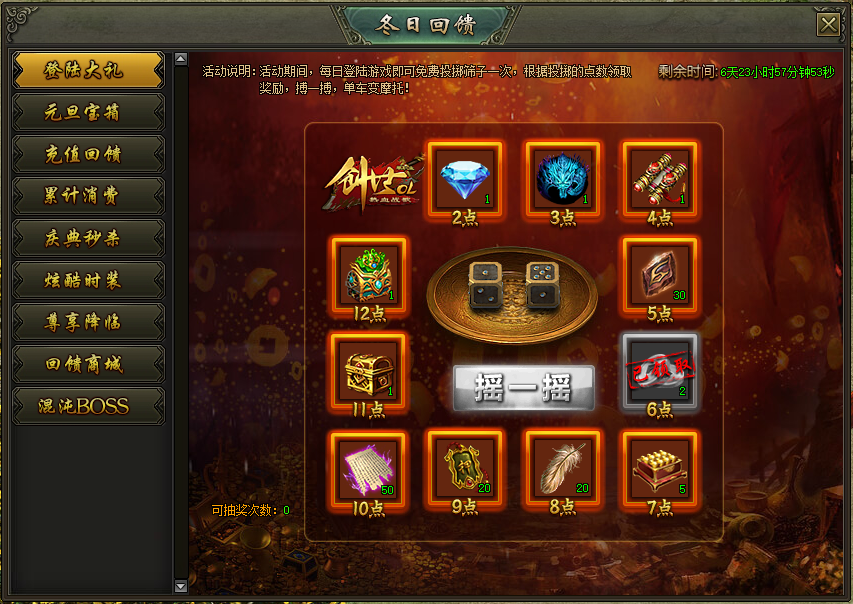Go to the 混沌BOSS tab

[x=88, y=406]
